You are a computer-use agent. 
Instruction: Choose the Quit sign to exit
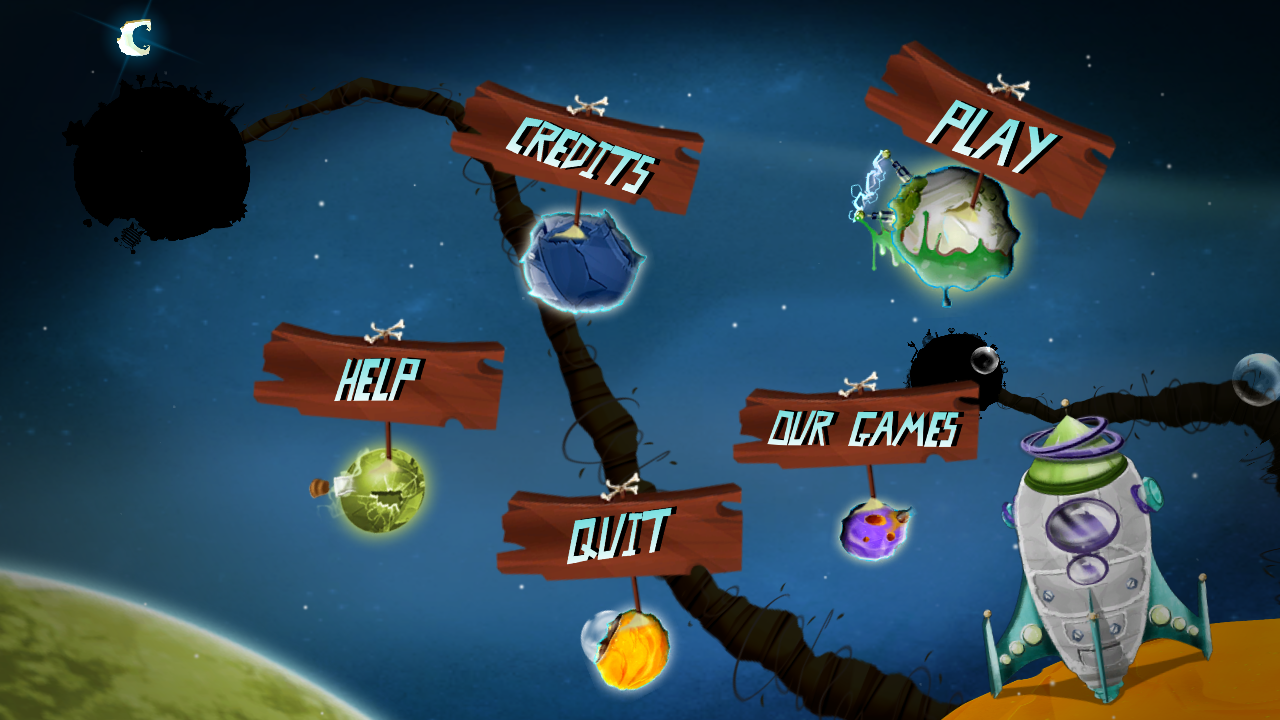pyautogui.click(x=619, y=533)
